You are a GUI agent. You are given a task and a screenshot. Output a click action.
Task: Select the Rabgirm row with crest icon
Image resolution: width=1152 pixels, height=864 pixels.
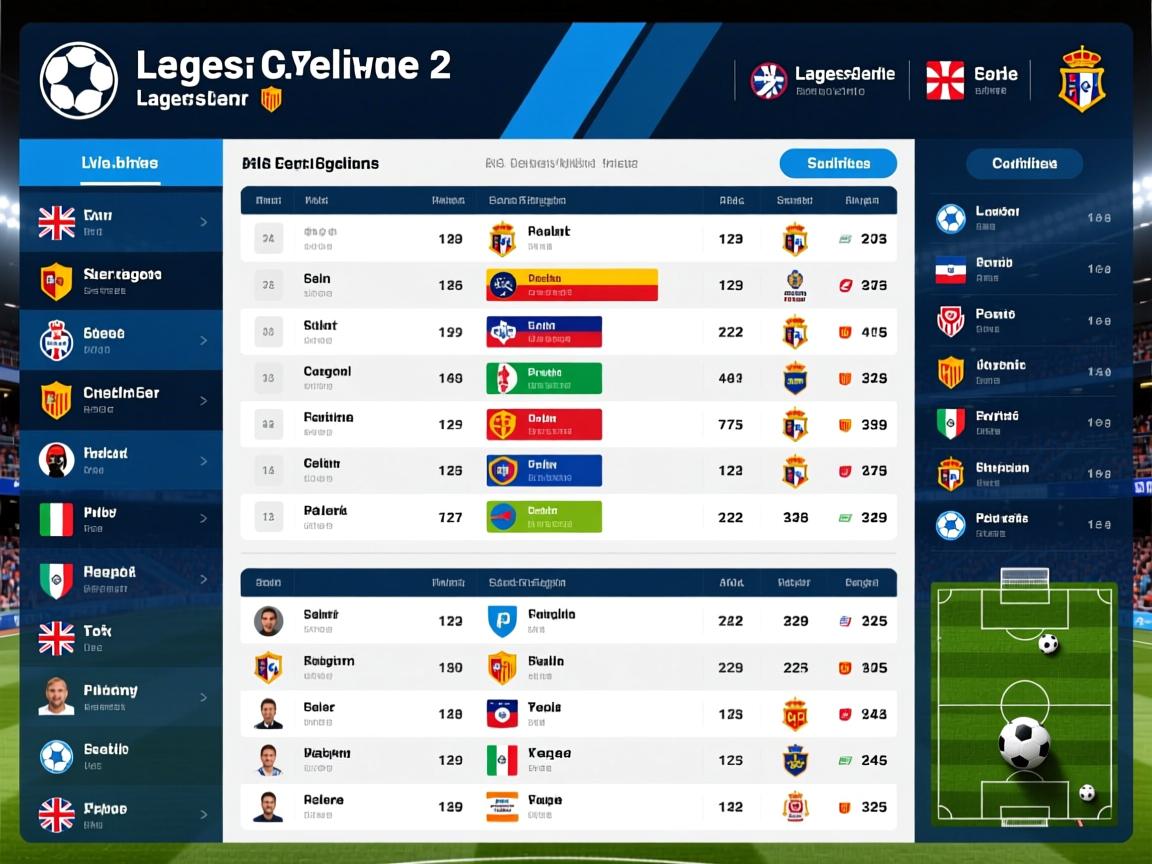[568, 667]
